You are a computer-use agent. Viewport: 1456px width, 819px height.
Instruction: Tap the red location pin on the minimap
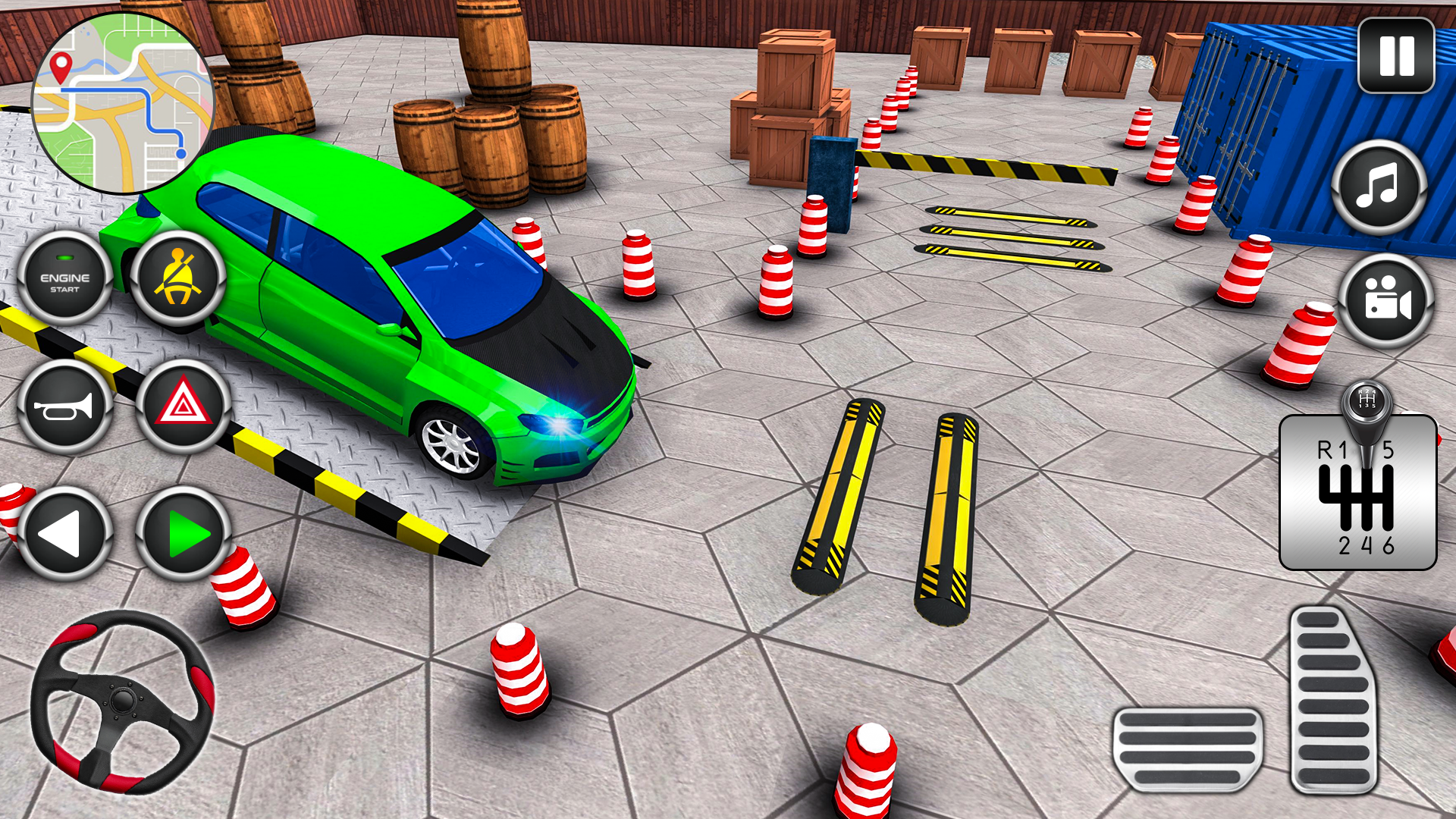pos(61,67)
